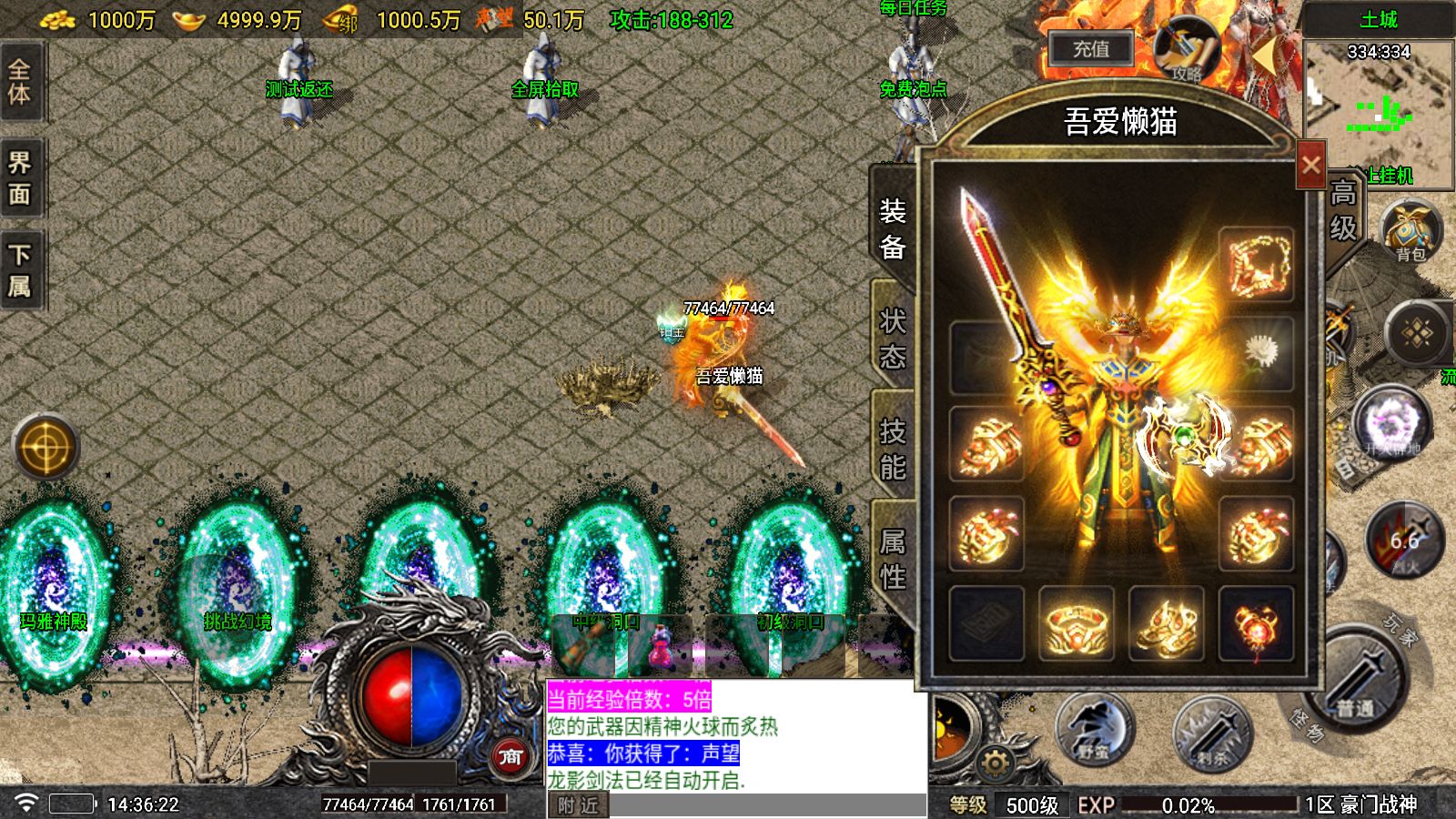
Task: Switch to the 附近 nearby chat channel
Action: coord(579,805)
